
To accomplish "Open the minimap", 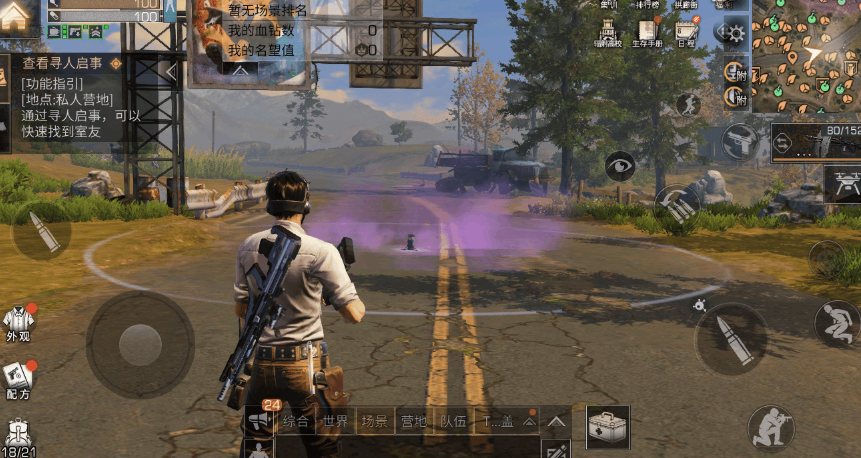I will click(x=806, y=55).
